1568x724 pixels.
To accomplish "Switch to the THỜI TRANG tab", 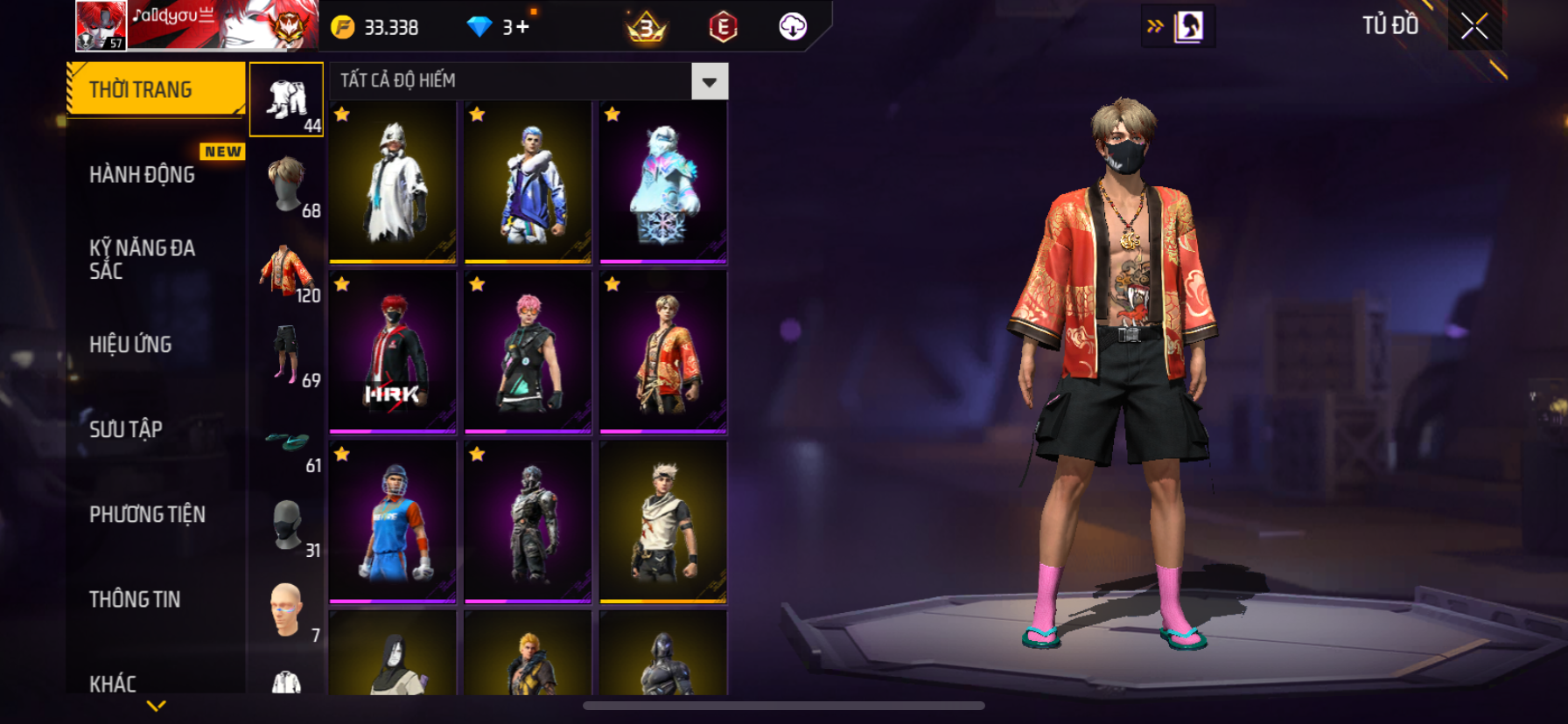I will coord(156,89).
